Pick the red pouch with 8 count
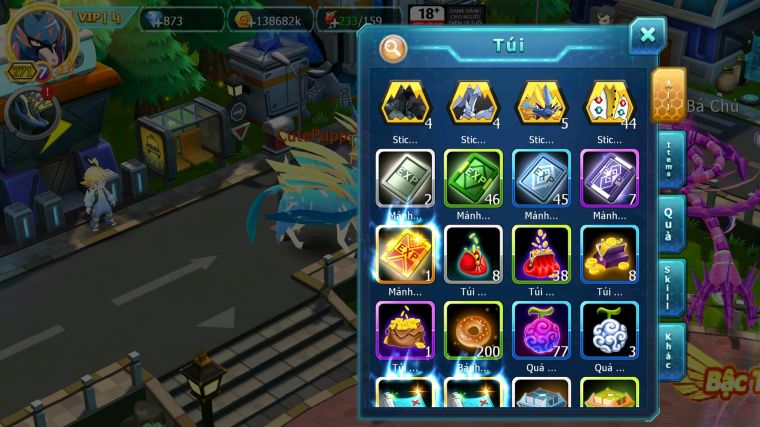760x427 pixels. pos(473,253)
